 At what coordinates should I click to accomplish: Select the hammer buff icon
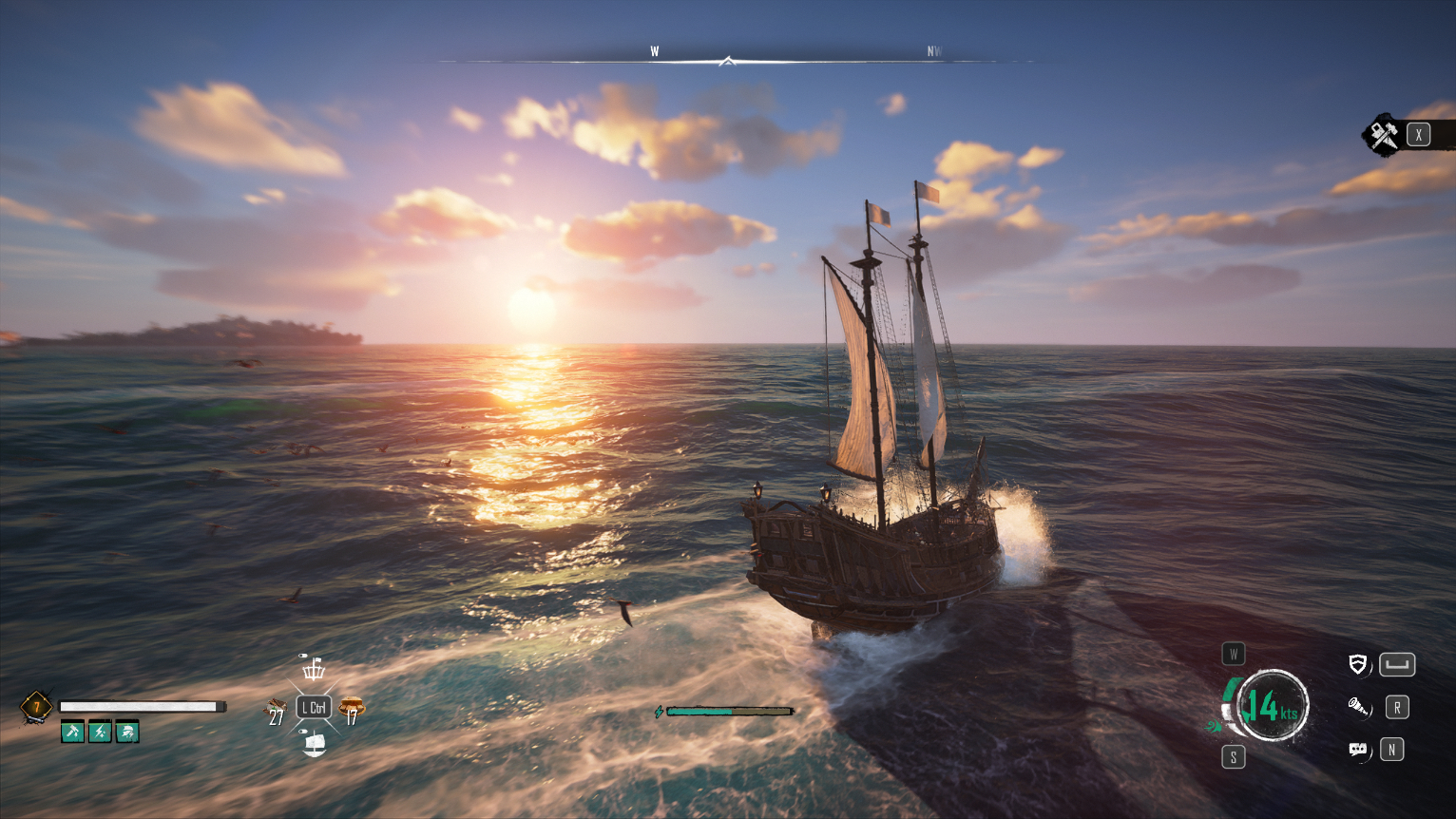click(x=72, y=732)
